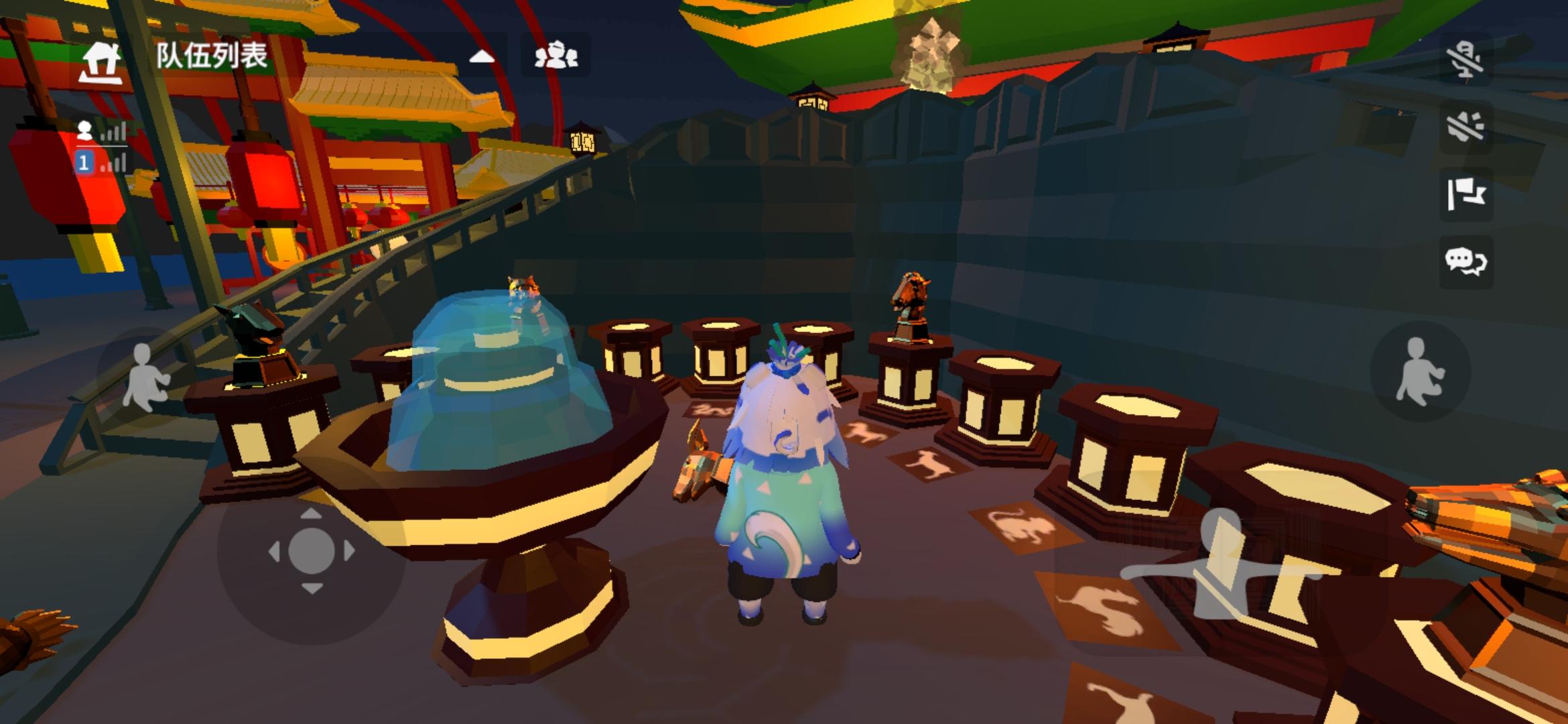This screenshot has height=724, width=1568.
Task: Tap teammate number 1 badge to expand details
Action: point(84,163)
